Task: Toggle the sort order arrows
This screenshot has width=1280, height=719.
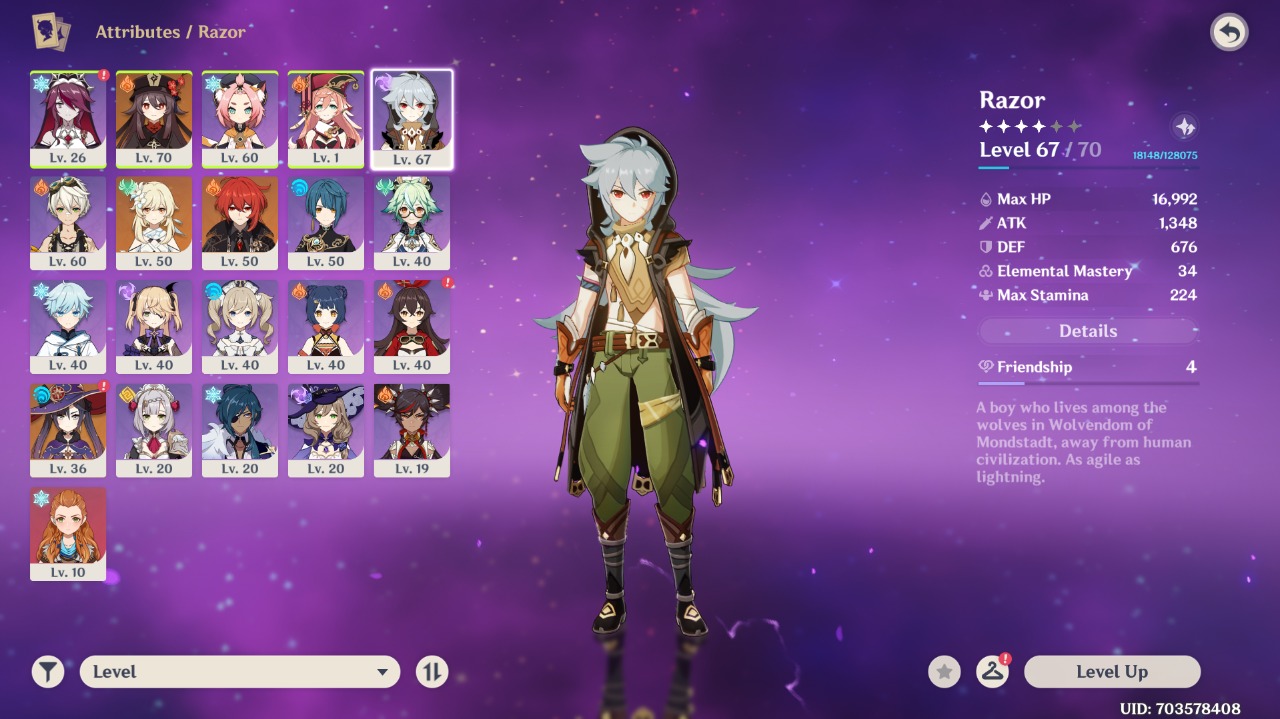Action: [432, 672]
